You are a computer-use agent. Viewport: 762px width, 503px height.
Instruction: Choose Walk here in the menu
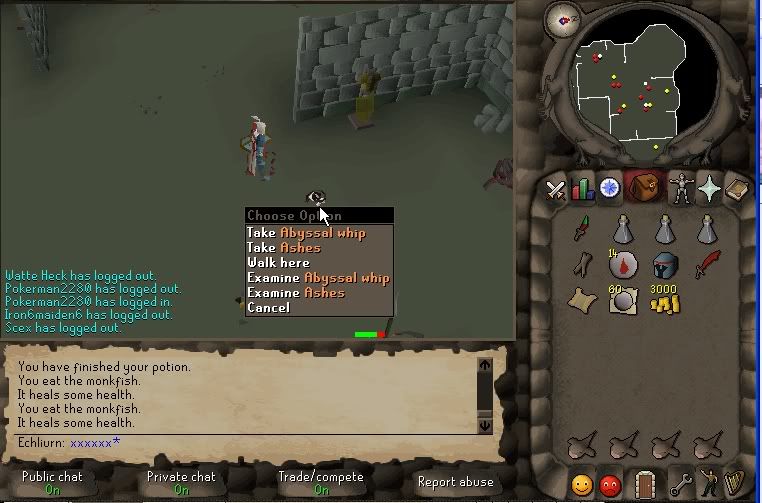coord(279,263)
